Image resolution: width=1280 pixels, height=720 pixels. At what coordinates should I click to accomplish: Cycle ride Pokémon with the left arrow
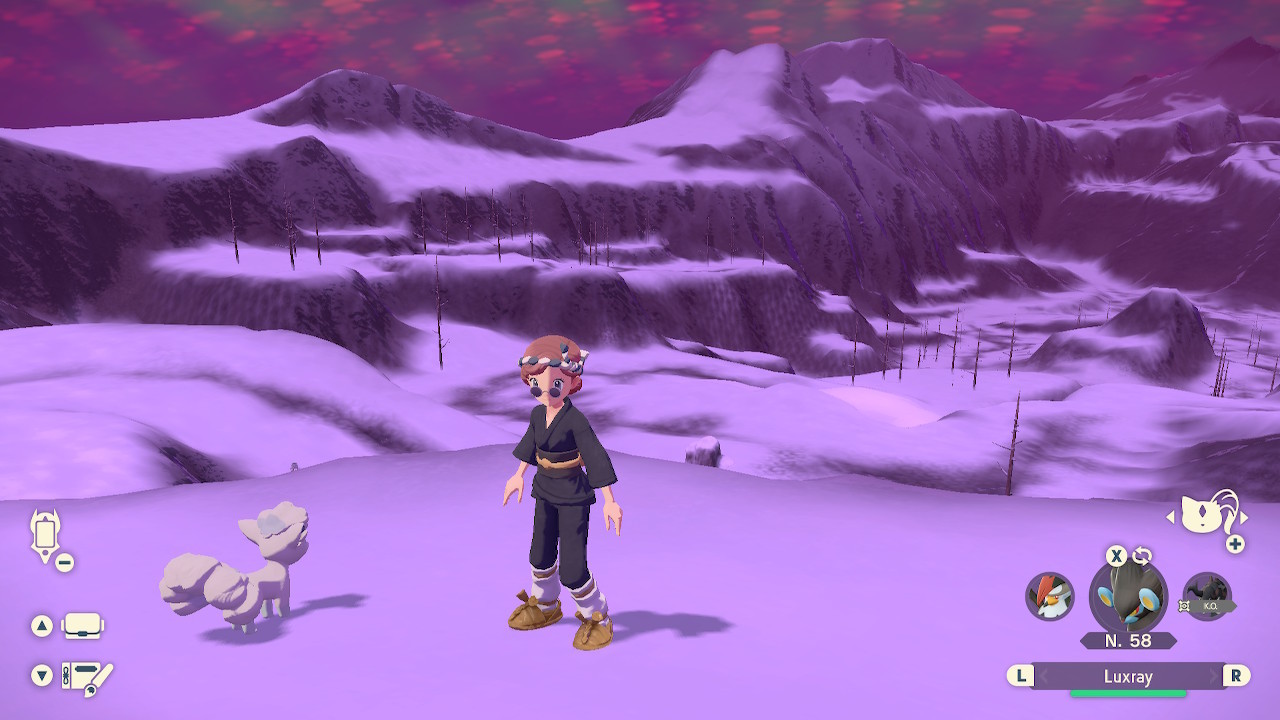tap(1171, 517)
